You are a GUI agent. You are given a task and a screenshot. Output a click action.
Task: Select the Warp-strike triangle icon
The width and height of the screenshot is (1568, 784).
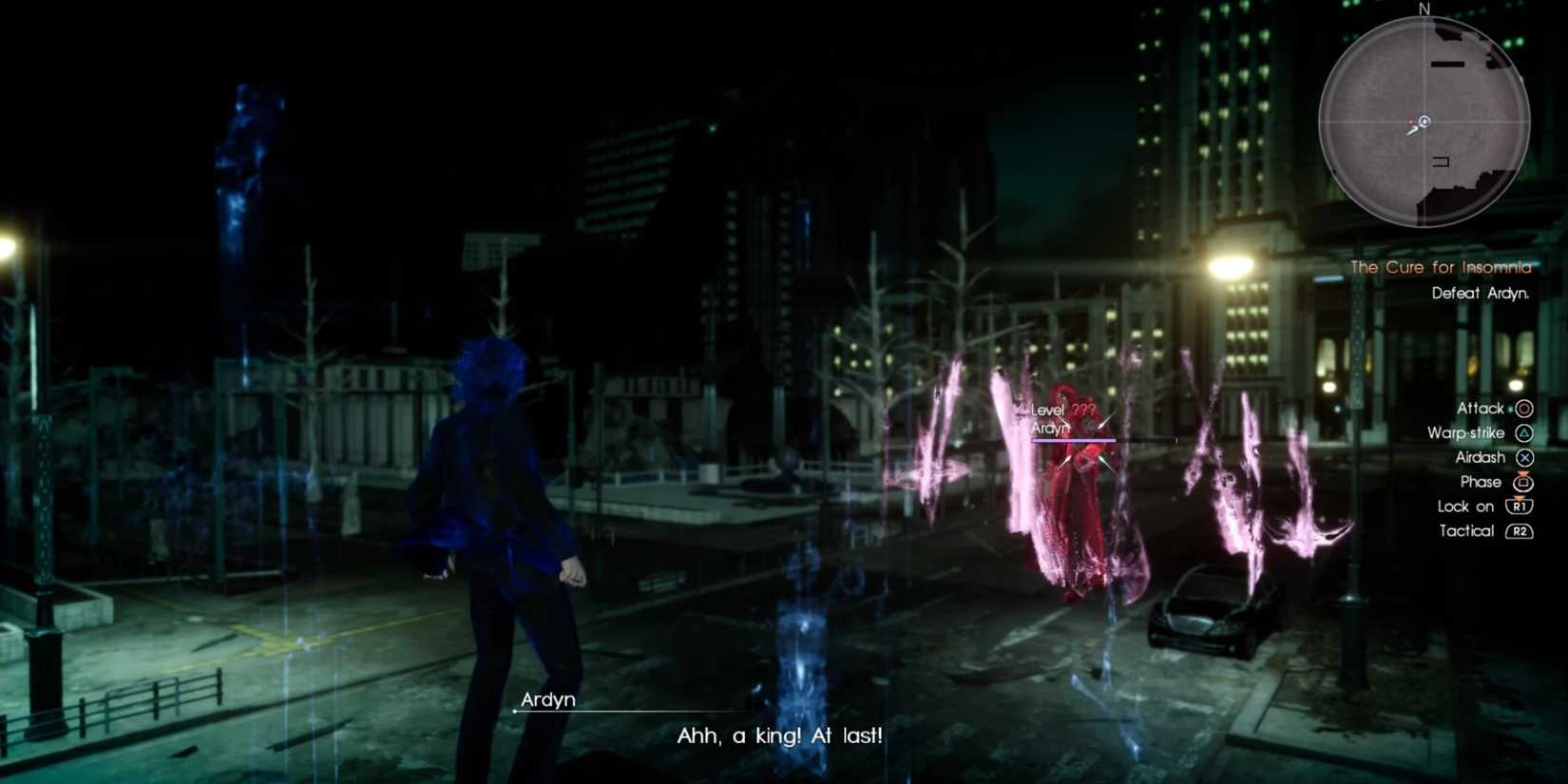pos(1522,432)
